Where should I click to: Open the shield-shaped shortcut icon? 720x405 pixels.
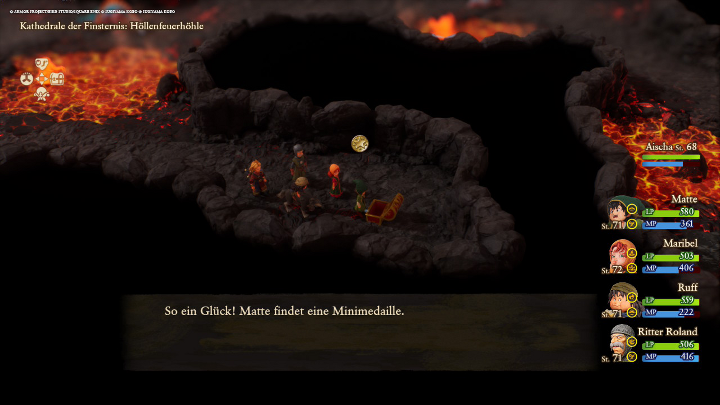42,63
